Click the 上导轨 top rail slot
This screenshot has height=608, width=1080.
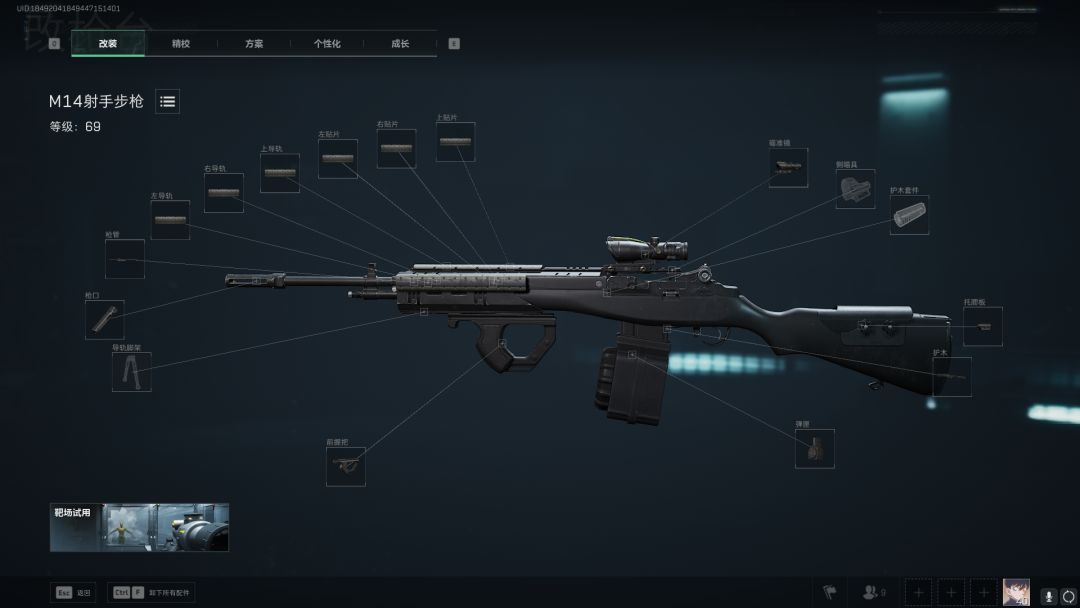[x=279, y=173]
